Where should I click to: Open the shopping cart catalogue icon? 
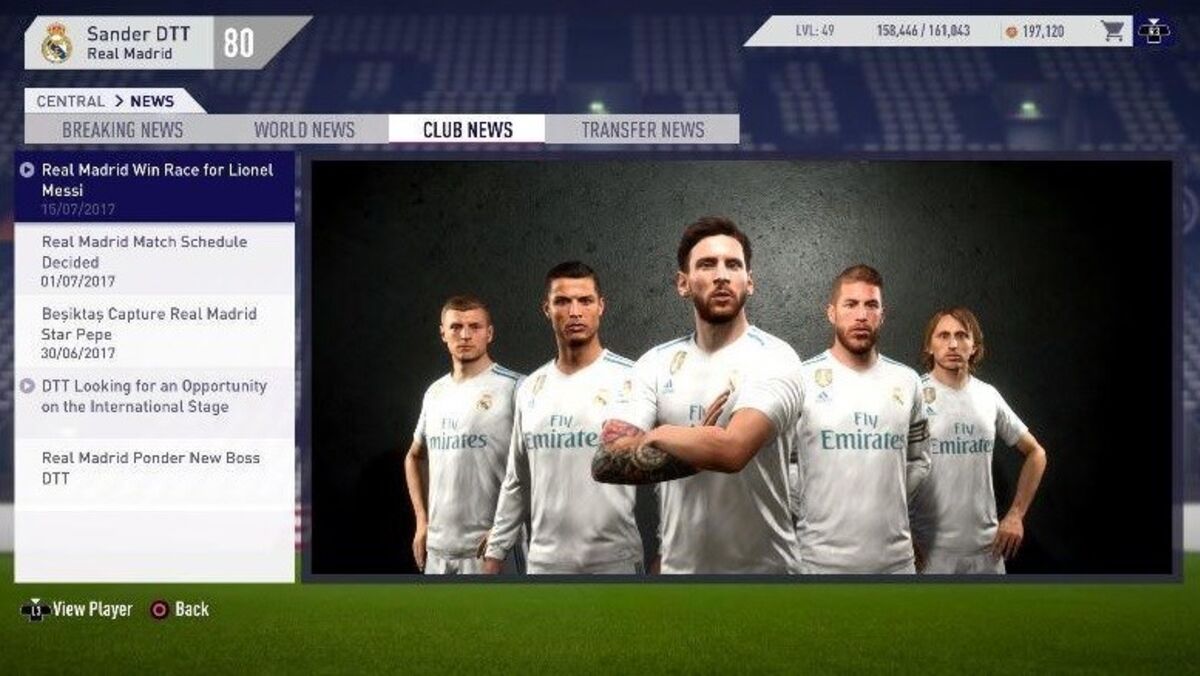(x=1113, y=31)
